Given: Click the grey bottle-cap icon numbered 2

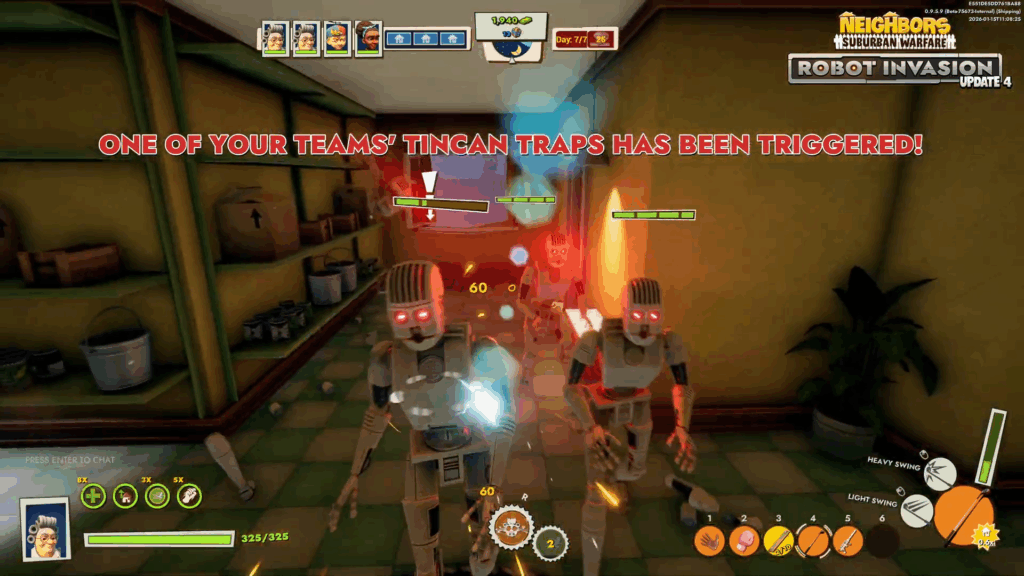Looking at the screenshot, I should coord(549,543).
